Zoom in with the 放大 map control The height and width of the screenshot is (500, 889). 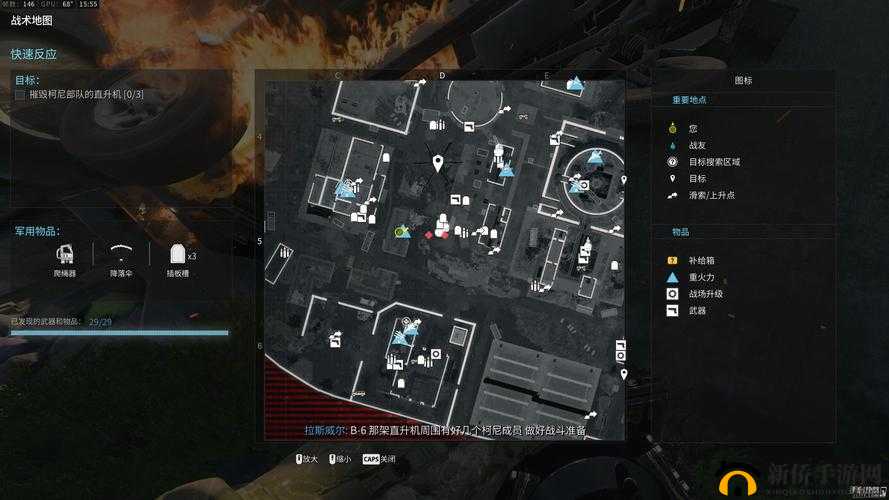click(307, 459)
